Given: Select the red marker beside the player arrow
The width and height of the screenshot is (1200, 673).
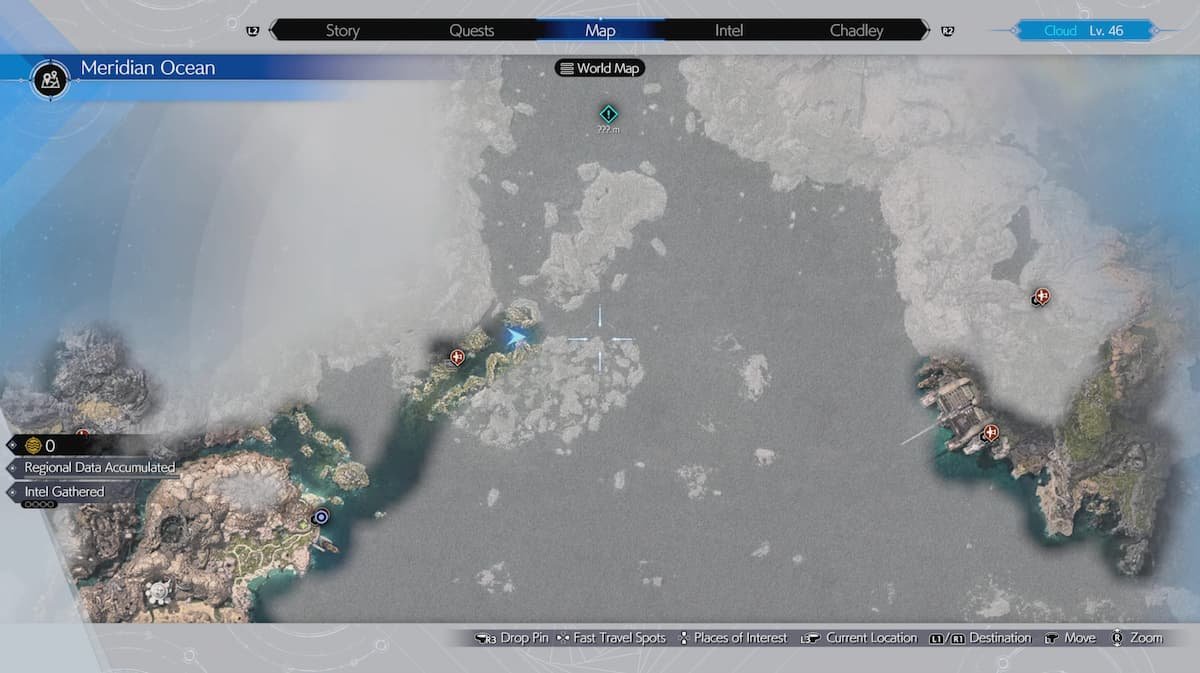Looking at the screenshot, I should 458,356.
